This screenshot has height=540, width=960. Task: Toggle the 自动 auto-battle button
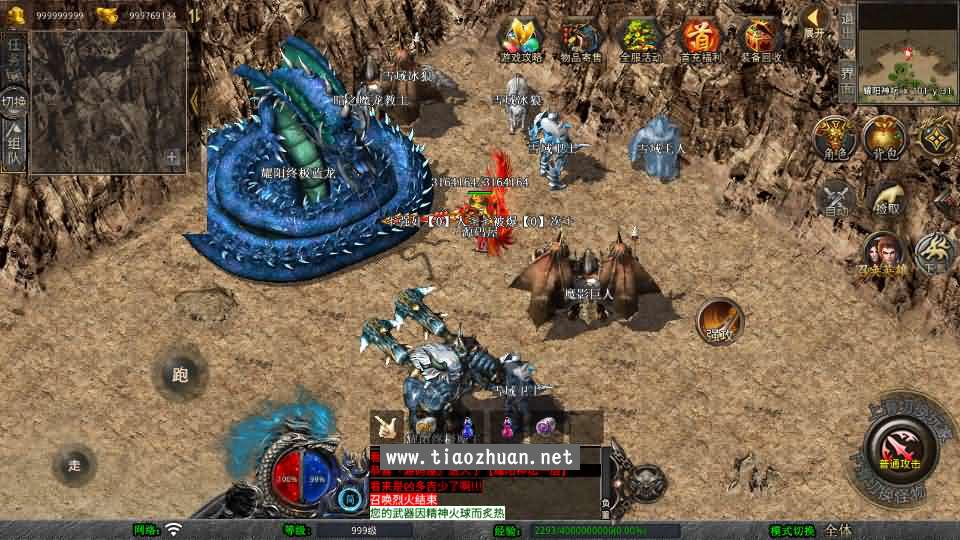click(836, 197)
